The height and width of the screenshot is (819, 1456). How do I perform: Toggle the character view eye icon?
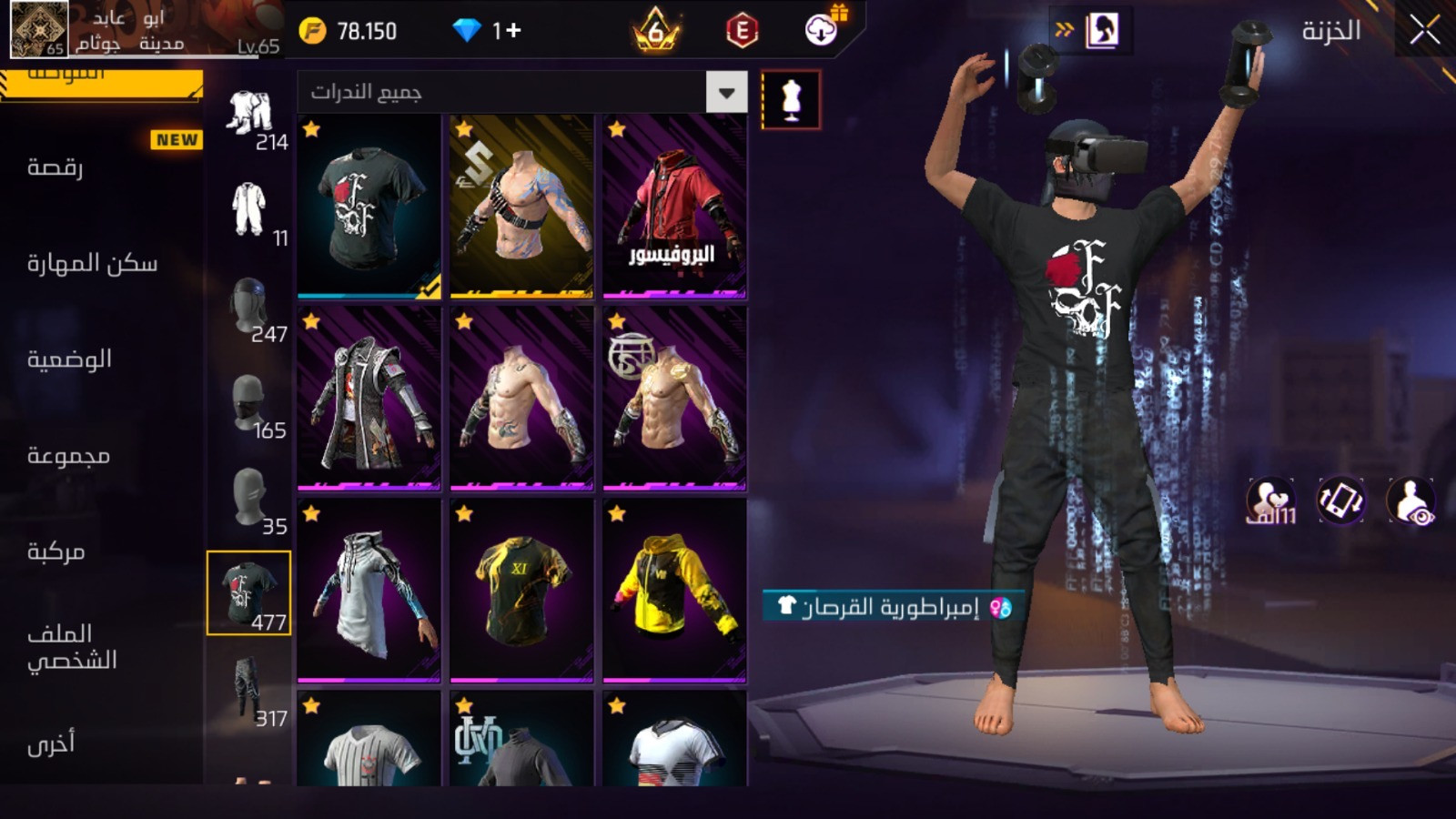1410,501
